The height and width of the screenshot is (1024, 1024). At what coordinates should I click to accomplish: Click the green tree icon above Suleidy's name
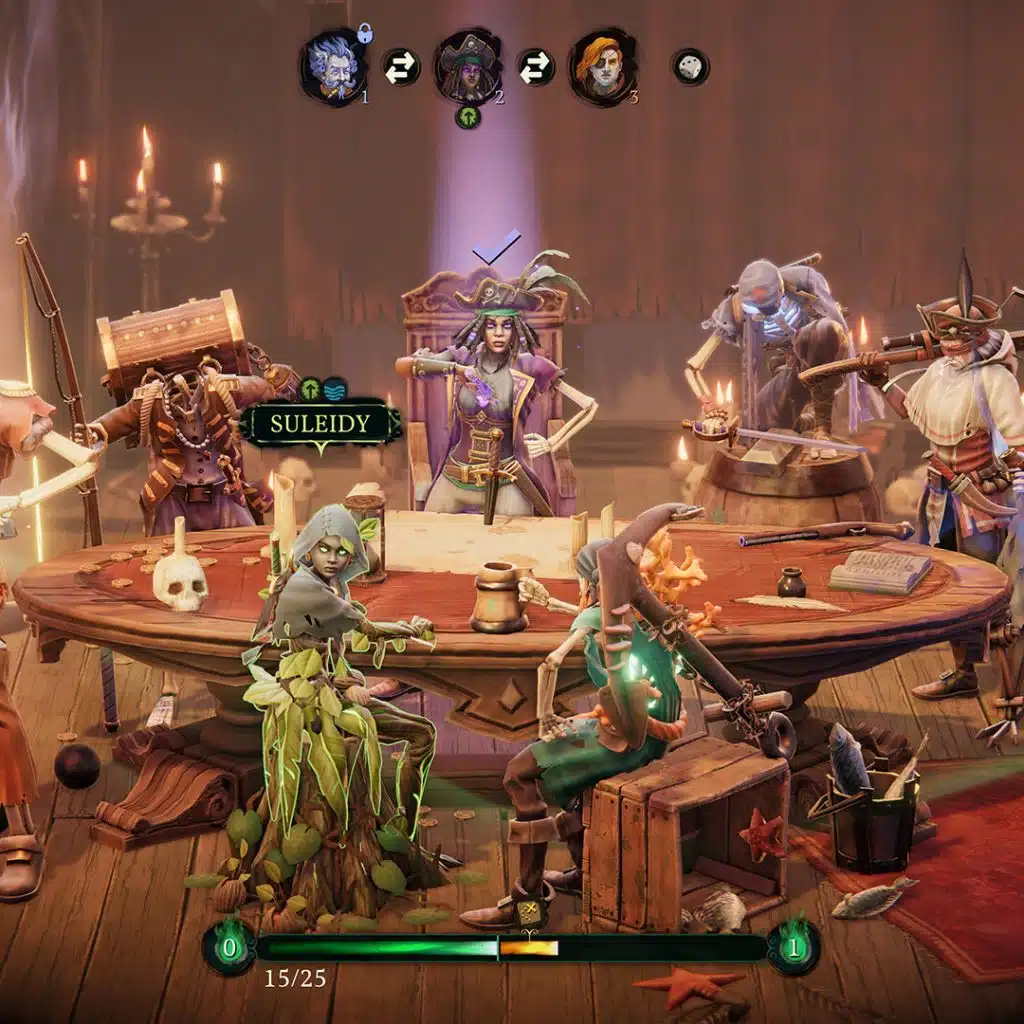310,389
